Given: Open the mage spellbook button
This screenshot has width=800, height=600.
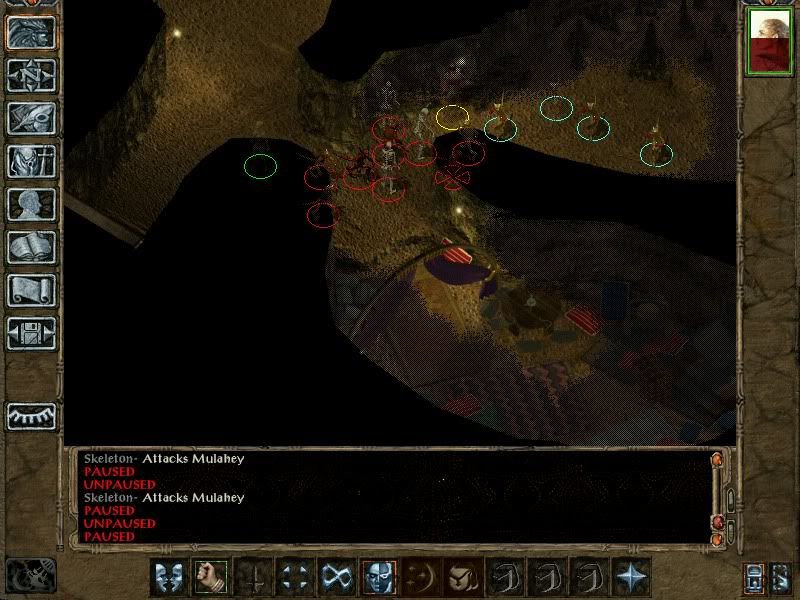Looking at the screenshot, I should click(31, 247).
